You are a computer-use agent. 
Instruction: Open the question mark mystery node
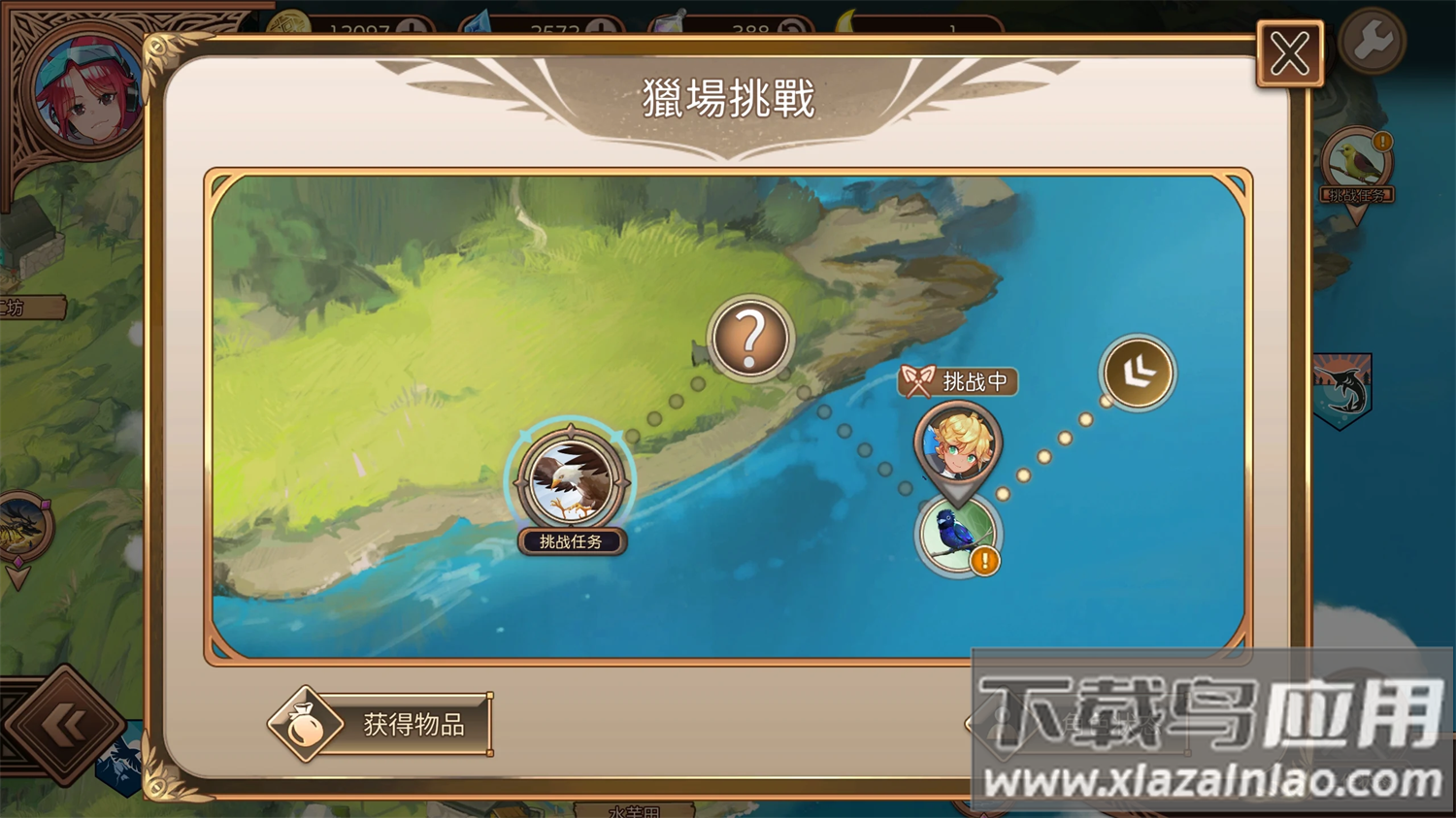click(x=749, y=339)
